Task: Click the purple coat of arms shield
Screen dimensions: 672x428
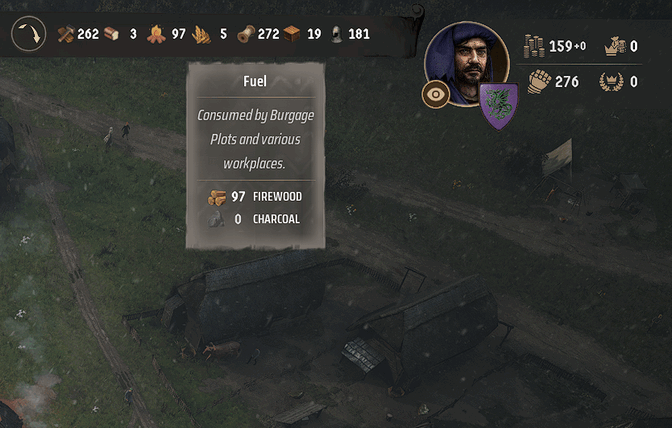Action: tap(497, 106)
